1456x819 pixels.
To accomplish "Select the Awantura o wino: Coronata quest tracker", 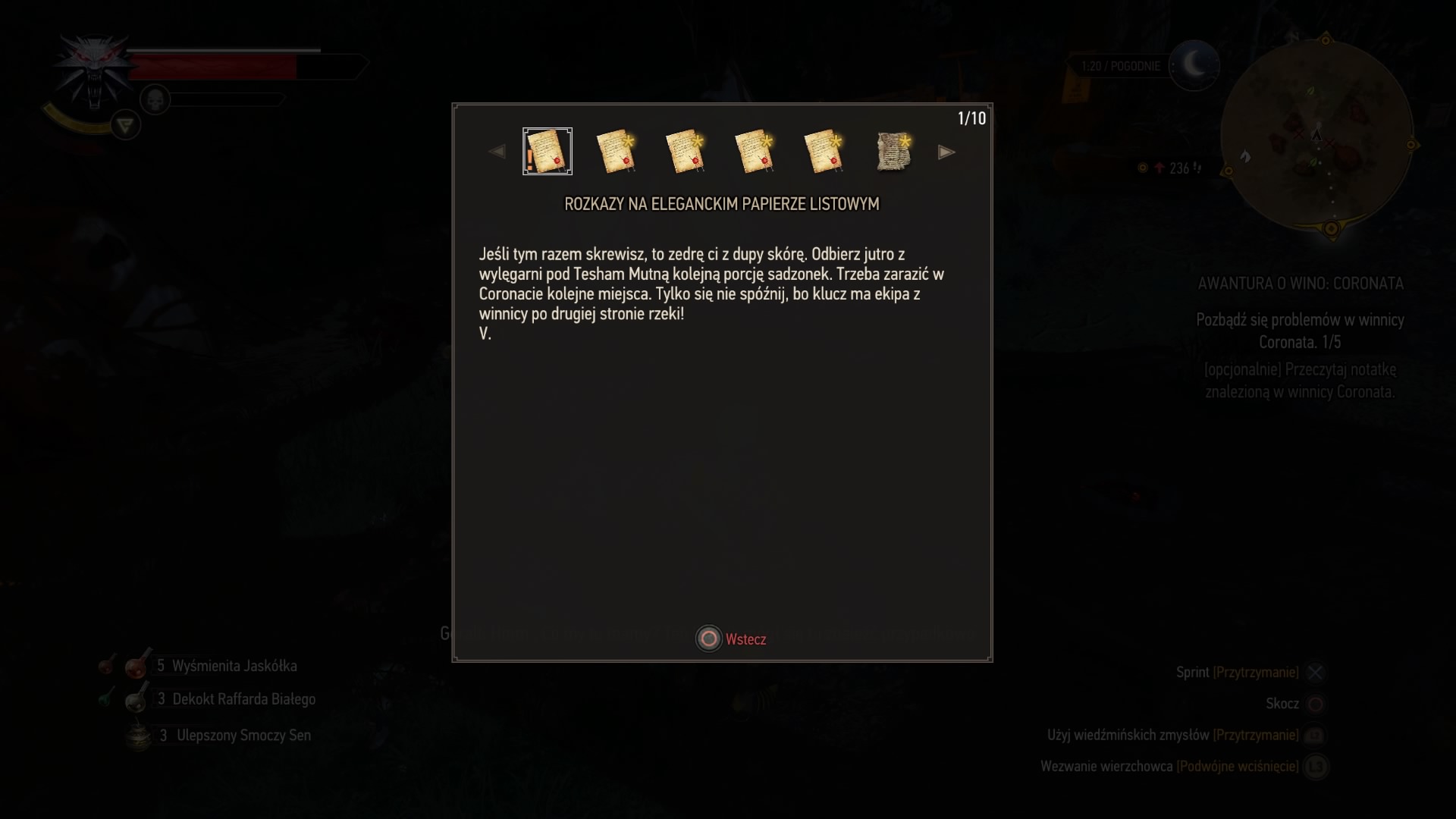I will tap(1300, 284).
